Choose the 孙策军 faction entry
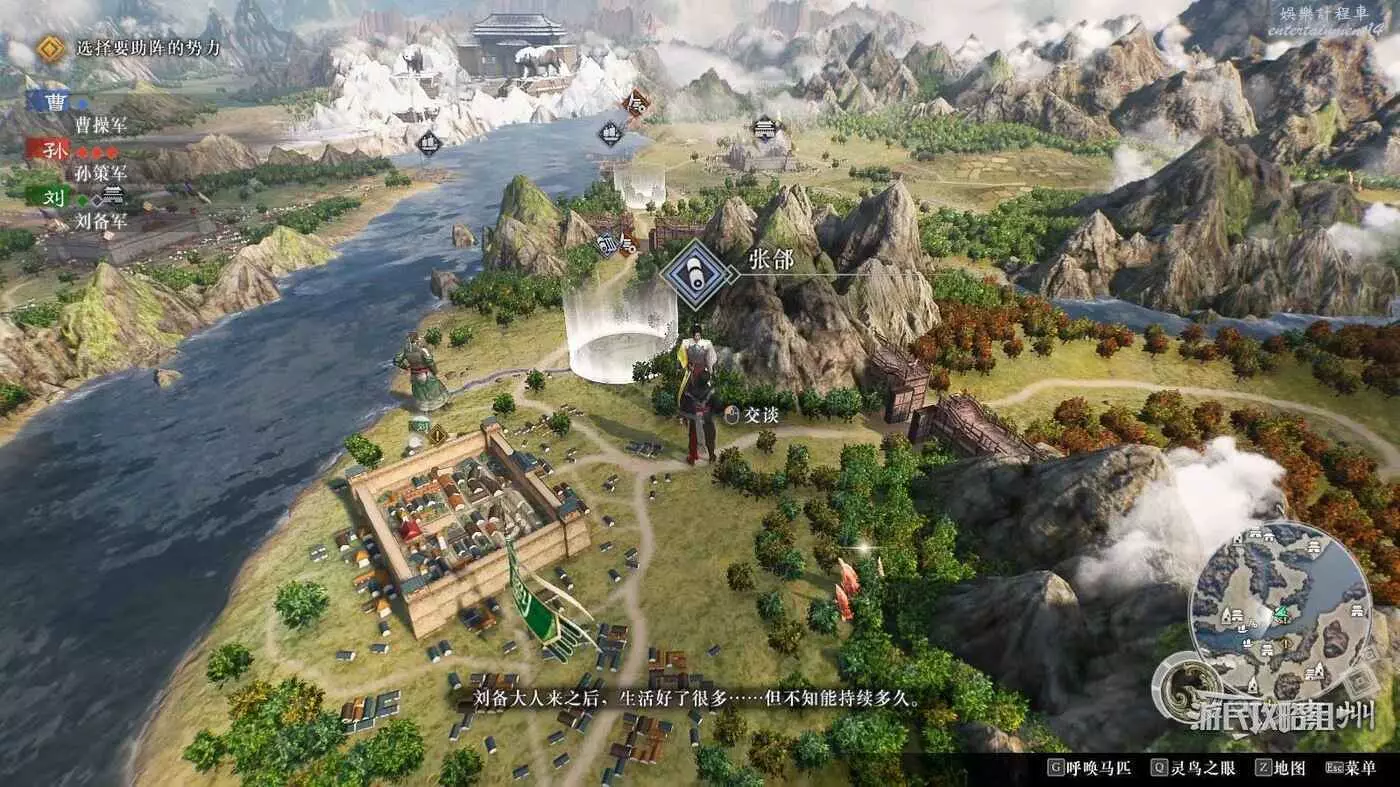 (x=99, y=173)
